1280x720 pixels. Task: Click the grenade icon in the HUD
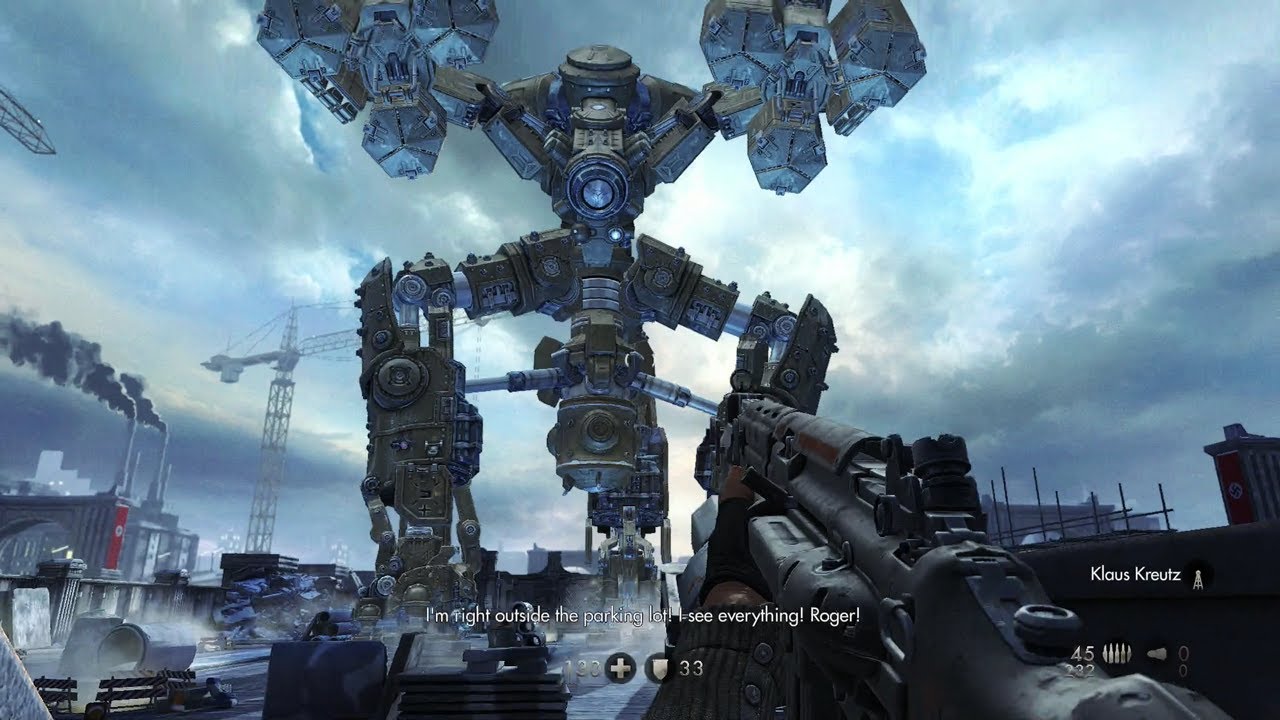[1156, 653]
